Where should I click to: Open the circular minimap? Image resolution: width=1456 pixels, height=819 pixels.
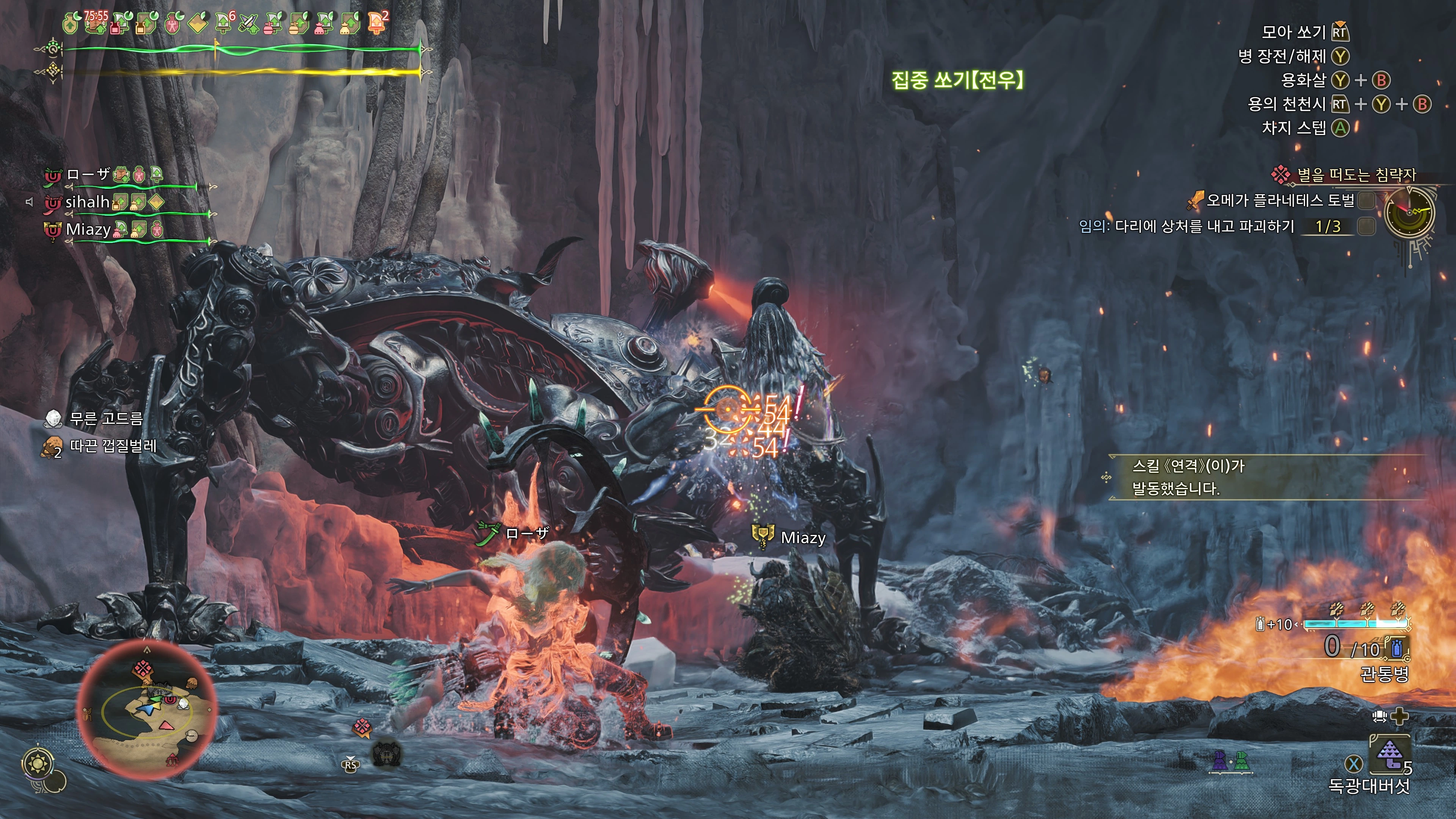pyautogui.click(x=146, y=710)
